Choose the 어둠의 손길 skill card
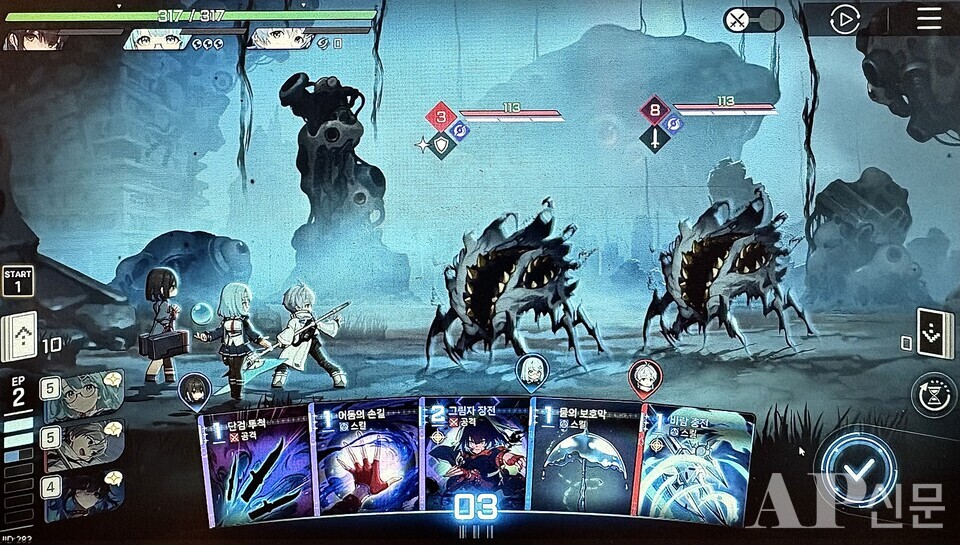The image size is (960, 545). pyautogui.click(x=365, y=465)
